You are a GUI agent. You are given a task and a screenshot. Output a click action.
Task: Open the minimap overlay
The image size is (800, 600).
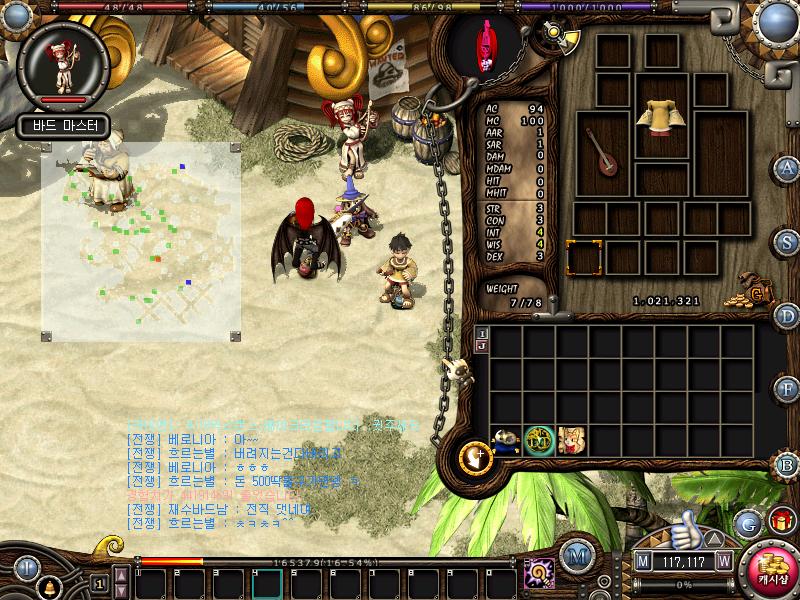click(141, 240)
